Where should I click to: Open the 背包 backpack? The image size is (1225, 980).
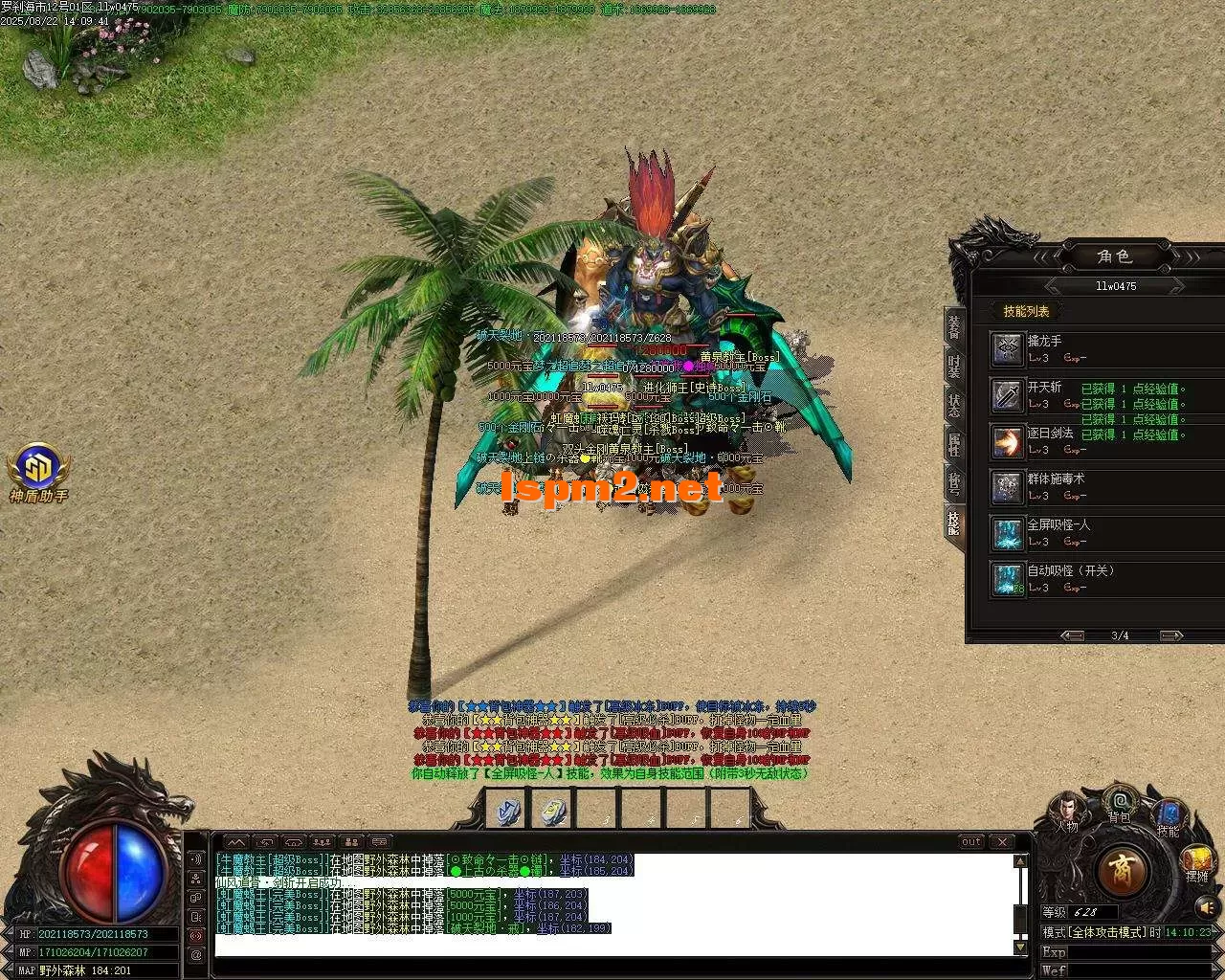[x=1119, y=802]
